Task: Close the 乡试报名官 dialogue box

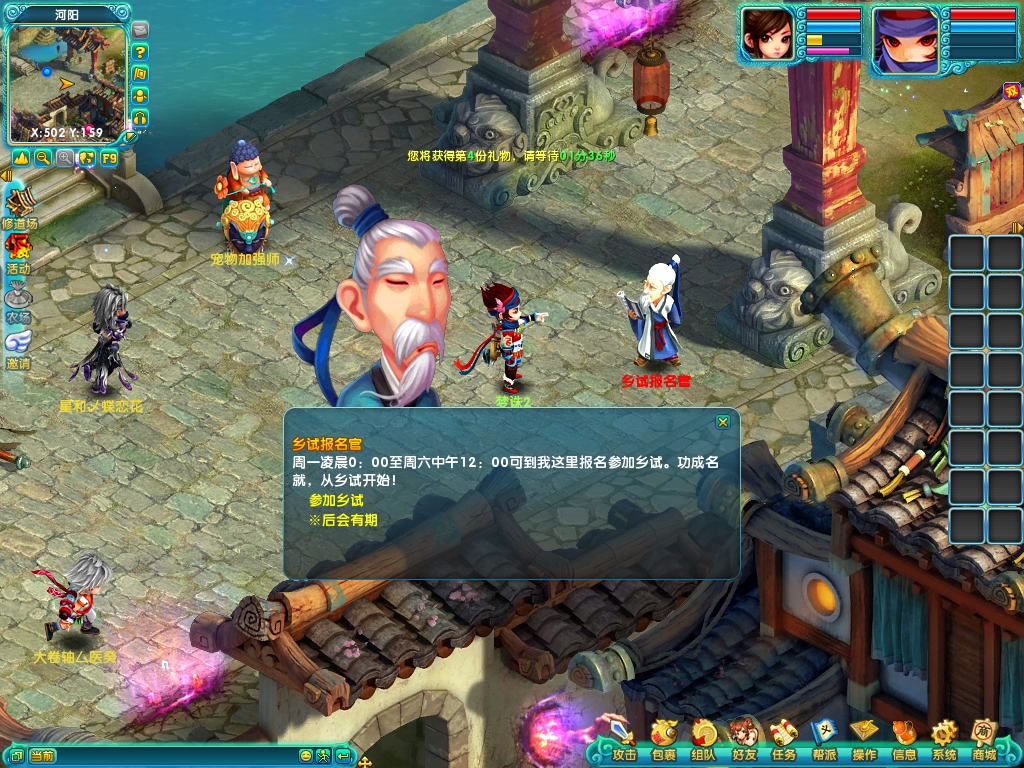Action: (723, 422)
